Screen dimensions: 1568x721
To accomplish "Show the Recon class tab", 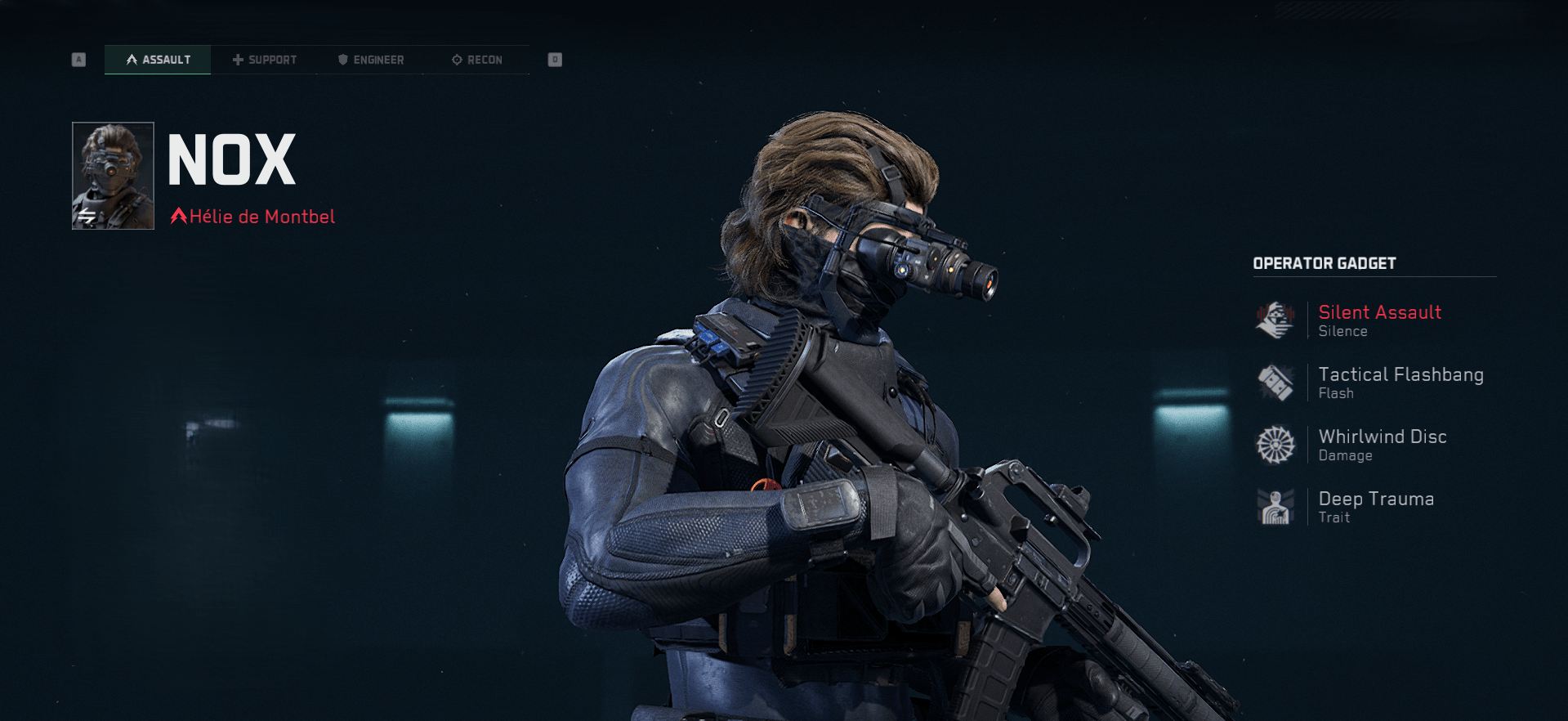I will (x=476, y=60).
